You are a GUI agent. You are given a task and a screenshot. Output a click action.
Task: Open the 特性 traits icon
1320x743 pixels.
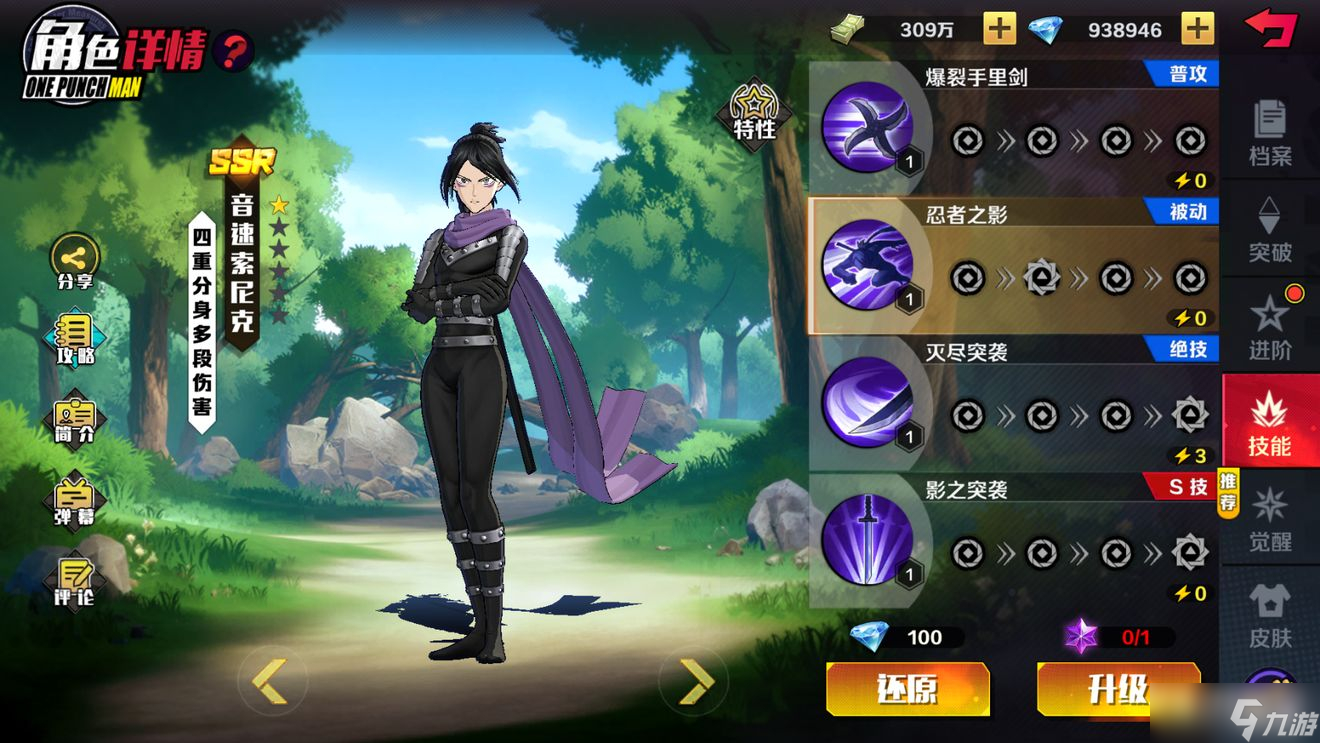click(754, 112)
